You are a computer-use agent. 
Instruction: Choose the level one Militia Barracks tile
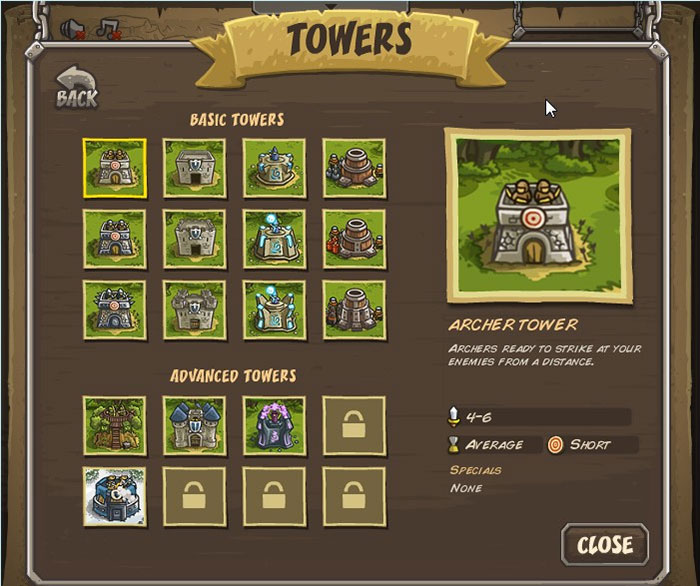pos(194,168)
